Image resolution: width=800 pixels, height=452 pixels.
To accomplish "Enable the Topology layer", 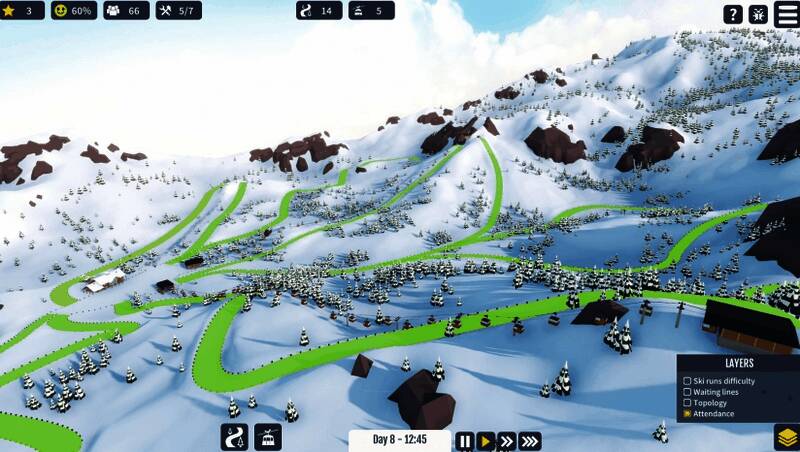I will pos(687,403).
